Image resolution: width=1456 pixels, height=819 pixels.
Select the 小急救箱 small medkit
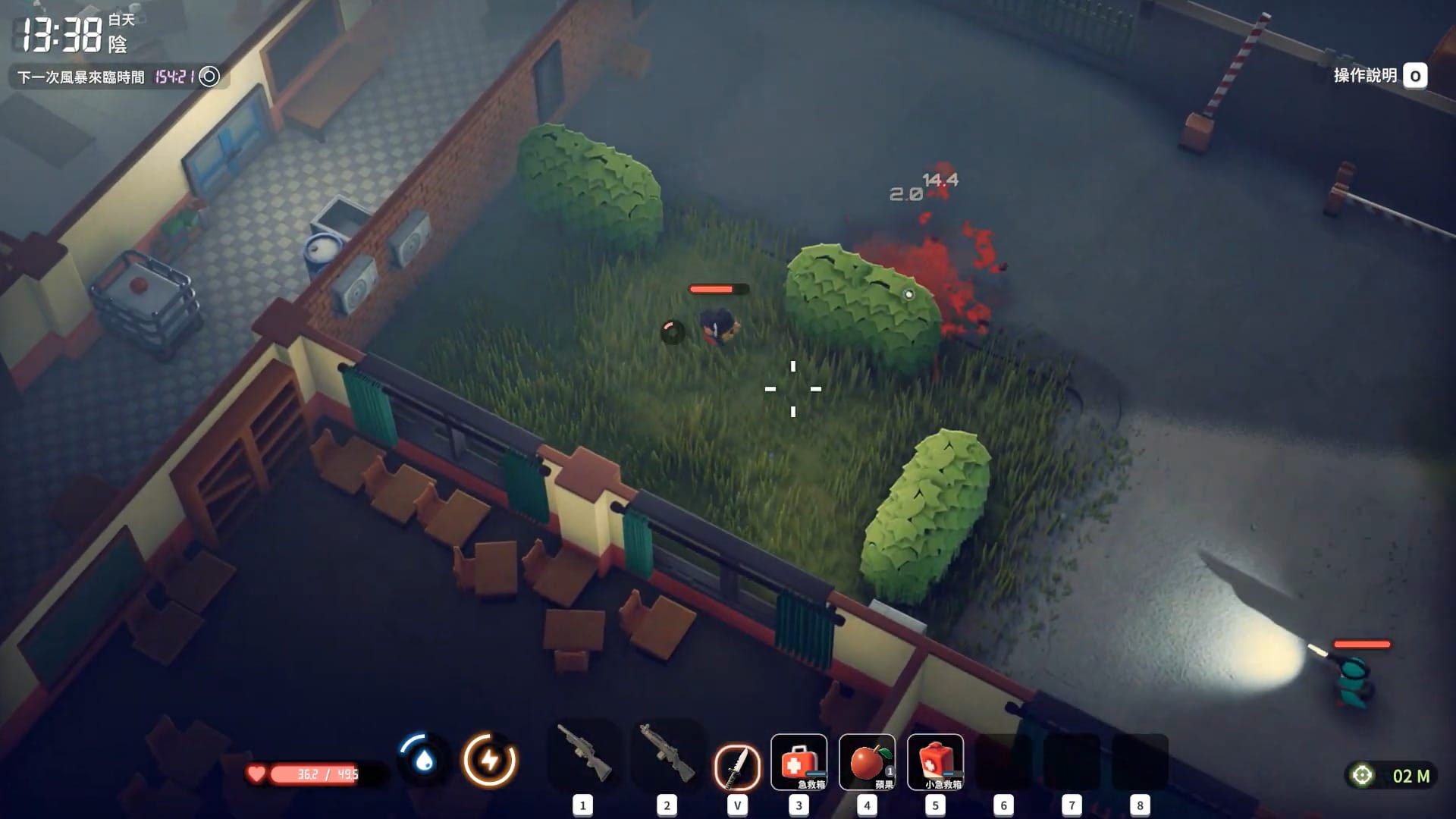click(x=935, y=762)
